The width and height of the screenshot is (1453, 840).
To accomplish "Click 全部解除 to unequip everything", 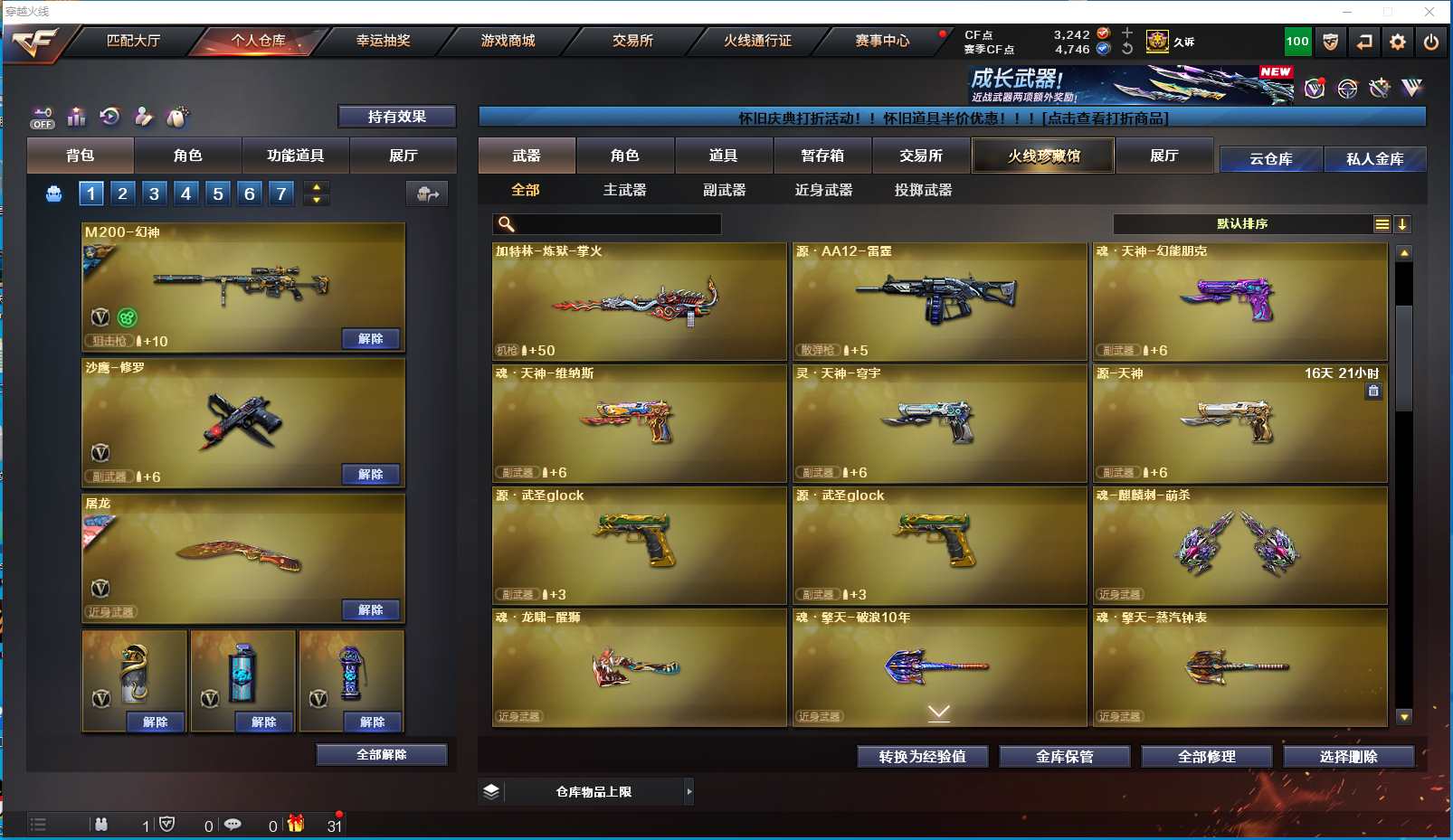I will (x=381, y=755).
